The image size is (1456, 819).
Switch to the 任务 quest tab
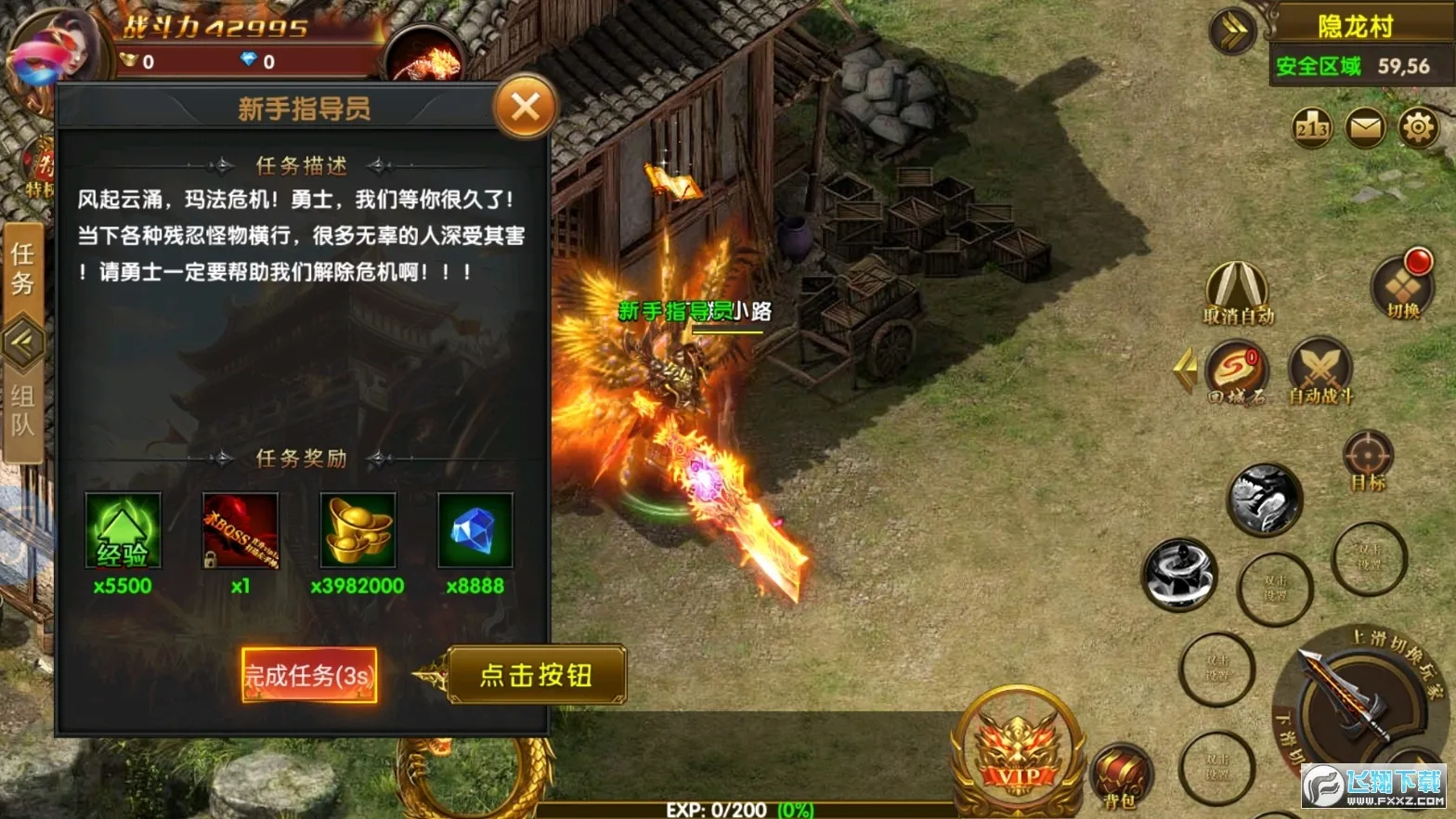pyautogui.click(x=22, y=269)
